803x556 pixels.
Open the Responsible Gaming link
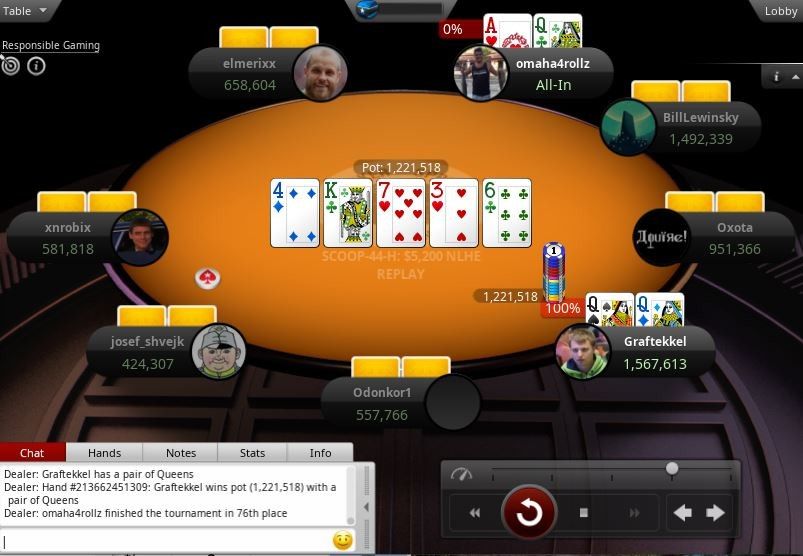coord(50,45)
